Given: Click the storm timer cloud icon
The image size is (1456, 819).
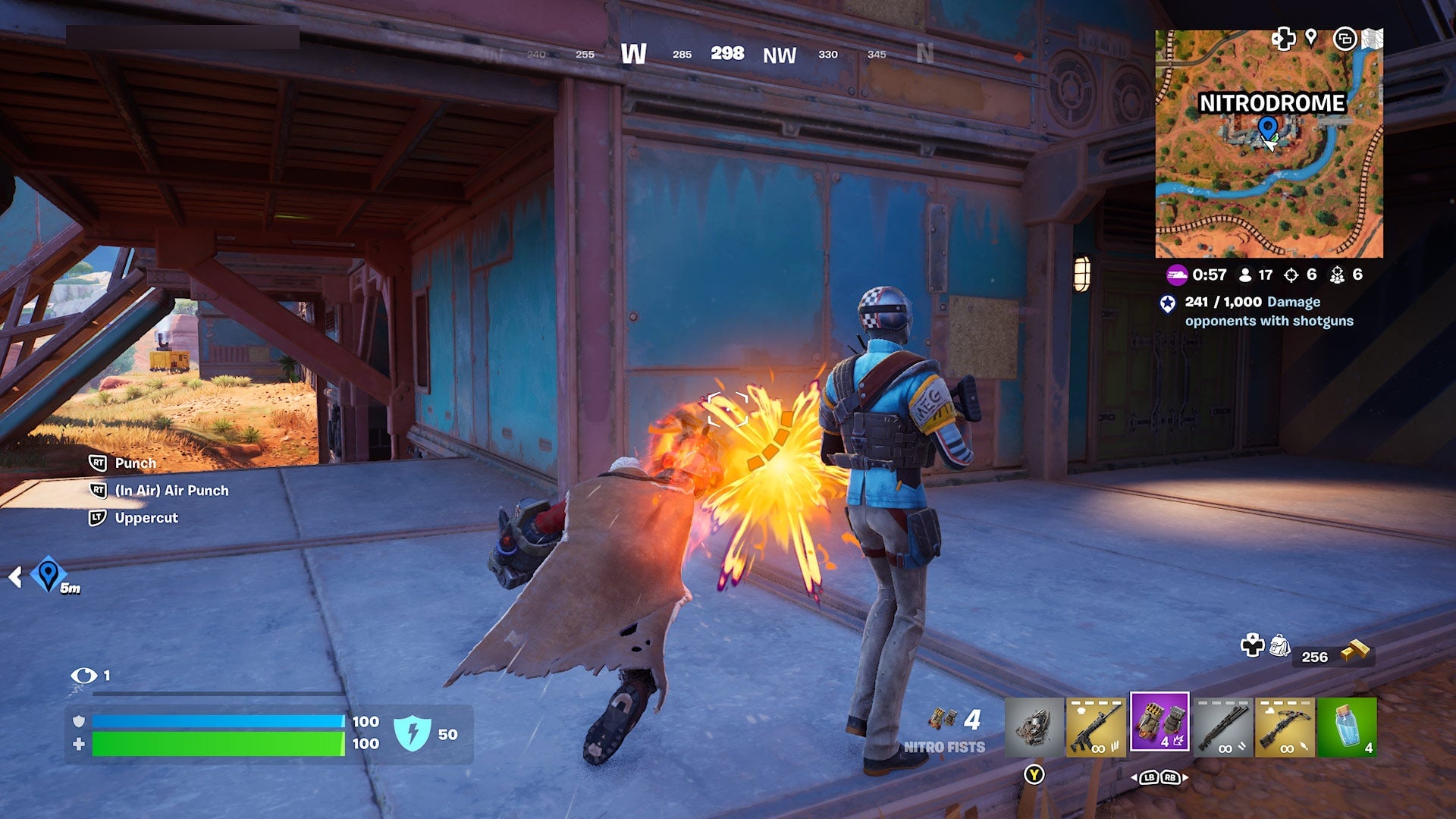Looking at the screenshot, I should (x=1177, y=275).
